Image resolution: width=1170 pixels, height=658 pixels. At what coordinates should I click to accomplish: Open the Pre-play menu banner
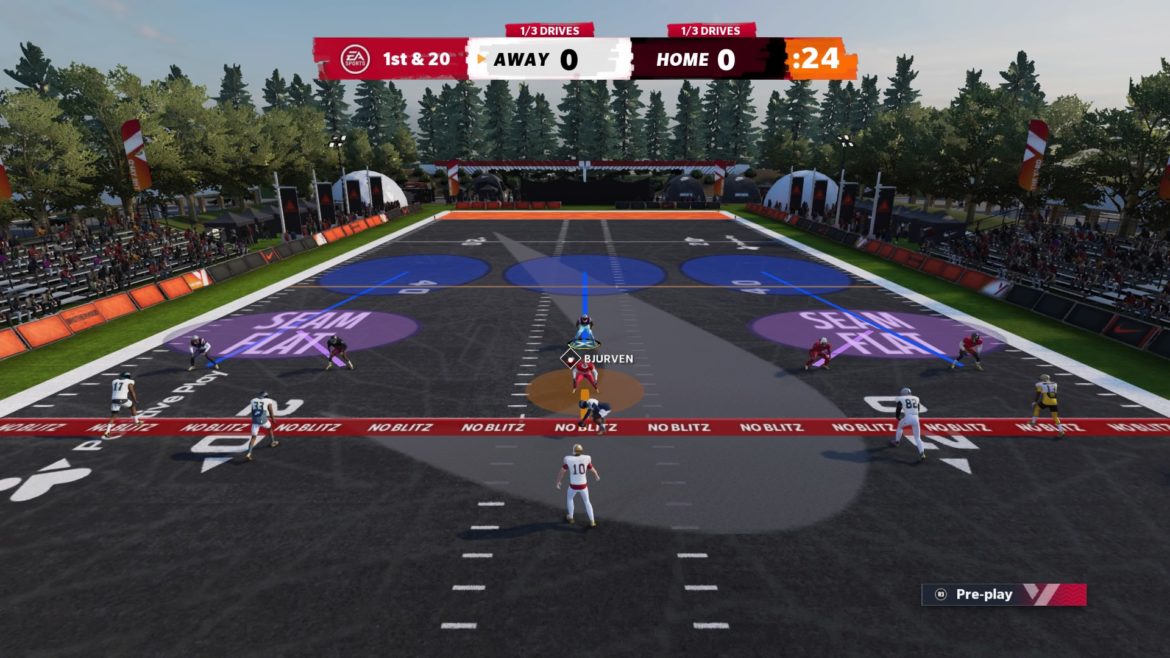pos(1002,594)
